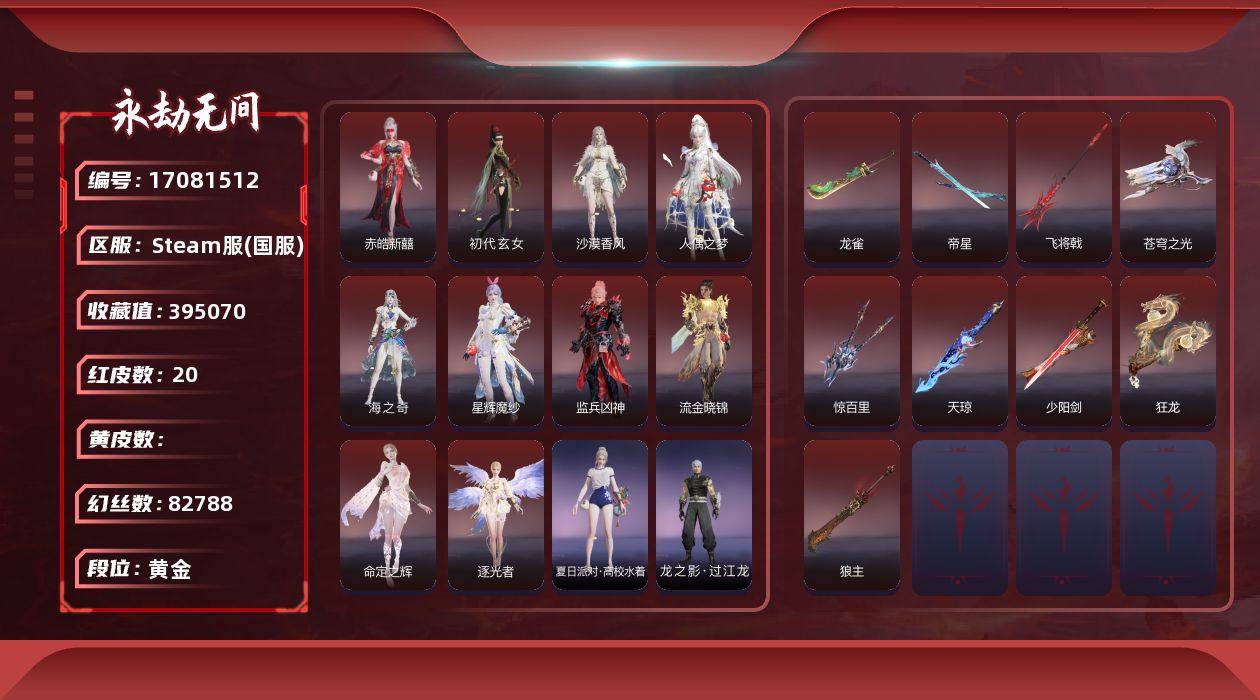This screenshot has height=700, width=1260.
Task: Choose the 夏日派对·高校水着 skin card
Action: 600,515
